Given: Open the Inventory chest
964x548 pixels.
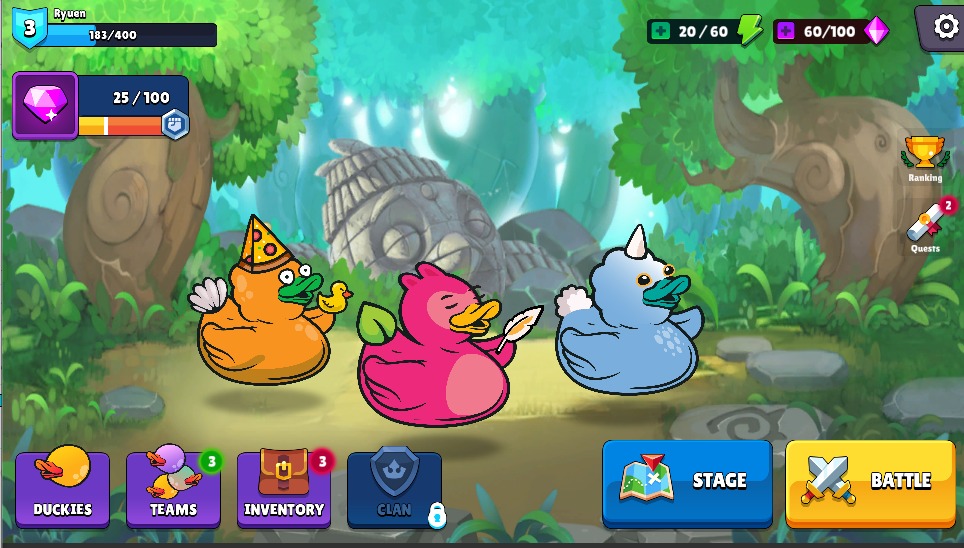Looking at the screenshot, I should click(x=284, y=488).
